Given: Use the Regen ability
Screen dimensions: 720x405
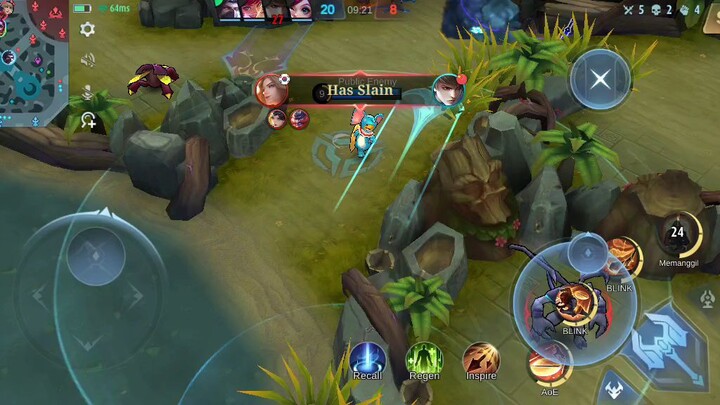Looking at the screenshot, I should (x=424, y=359).
